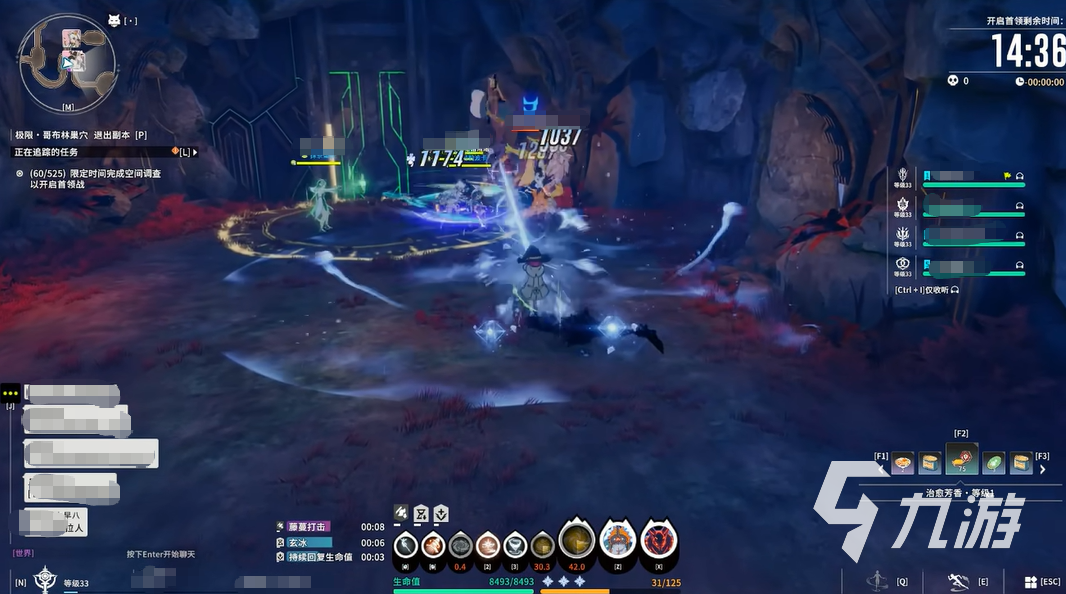
Task: Activate the spinning figure dodge icon
Action: pos(877,580)
